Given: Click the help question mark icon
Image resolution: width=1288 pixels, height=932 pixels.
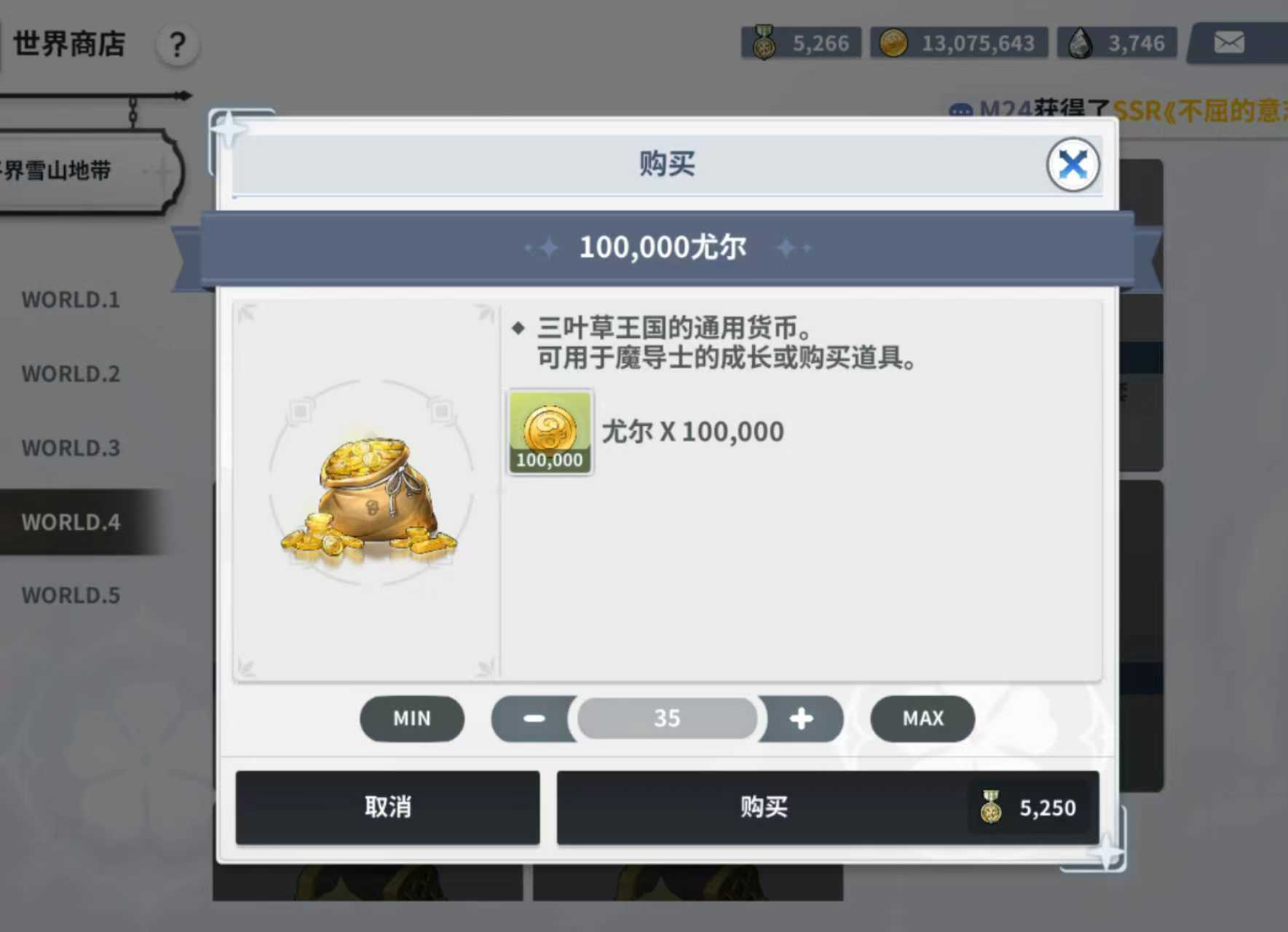Looking at the screenshot, I should click(175, 45).
